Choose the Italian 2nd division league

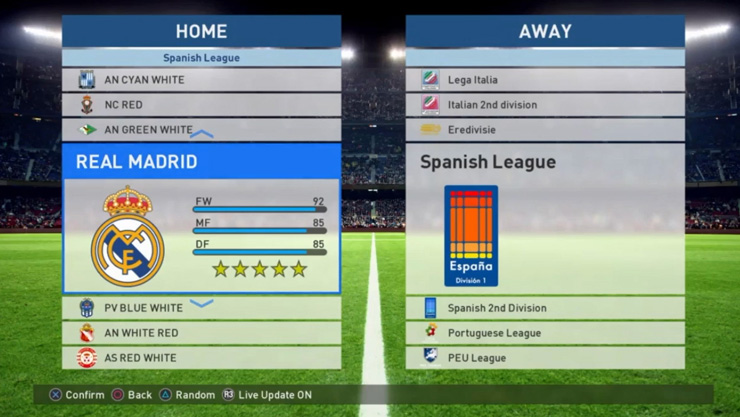tap(545, 105)
